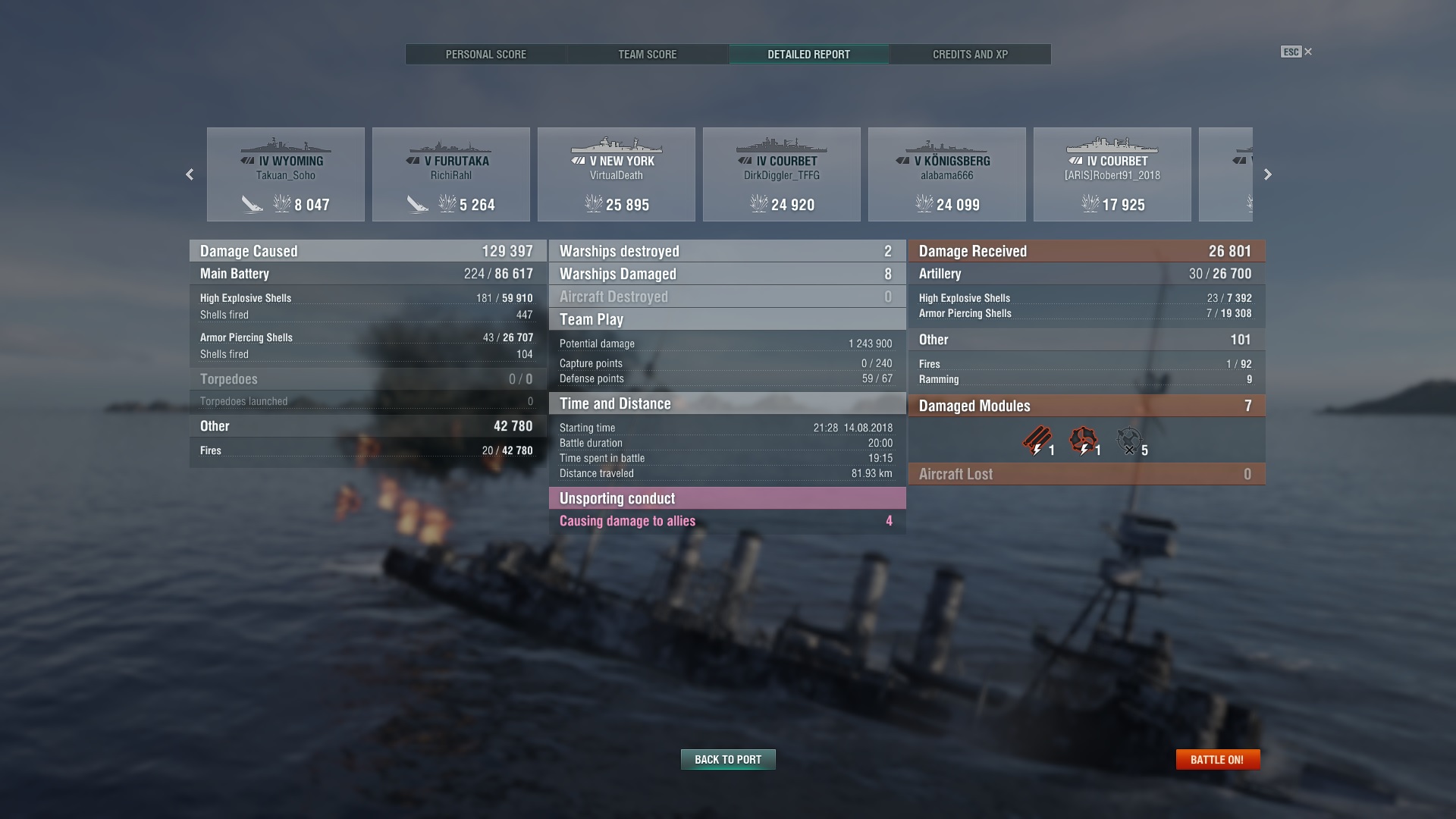Click the close X near the ESC hint
This screenshot has height=819, width=1456.
[x=1307, y=52]
